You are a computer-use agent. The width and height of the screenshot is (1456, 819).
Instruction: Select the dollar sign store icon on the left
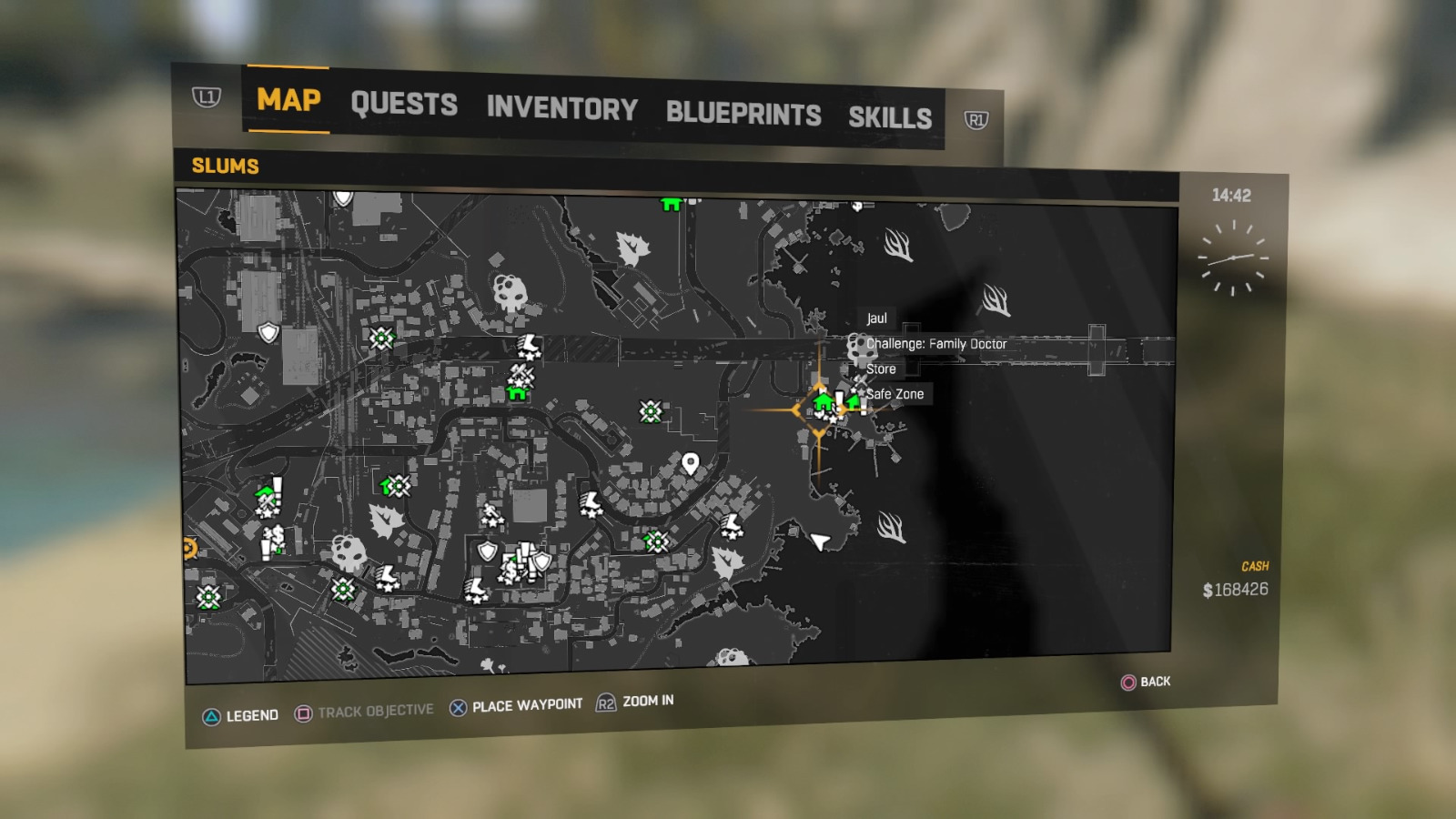click(x=276, y=534)
